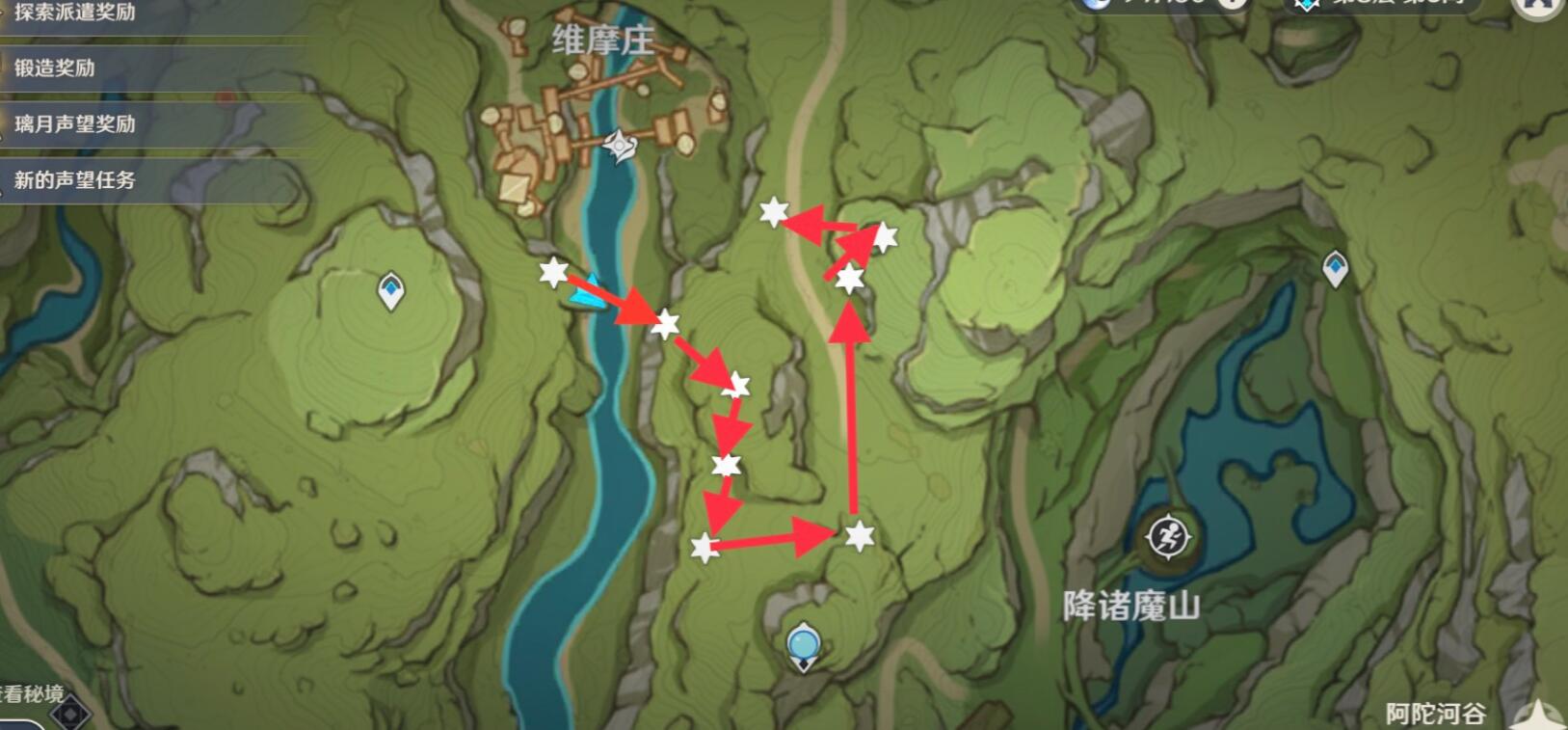Click the plus button next to the currency counter
Image resolution: width=1568 pixels, height=730 pixels.
pos(1231,5)
